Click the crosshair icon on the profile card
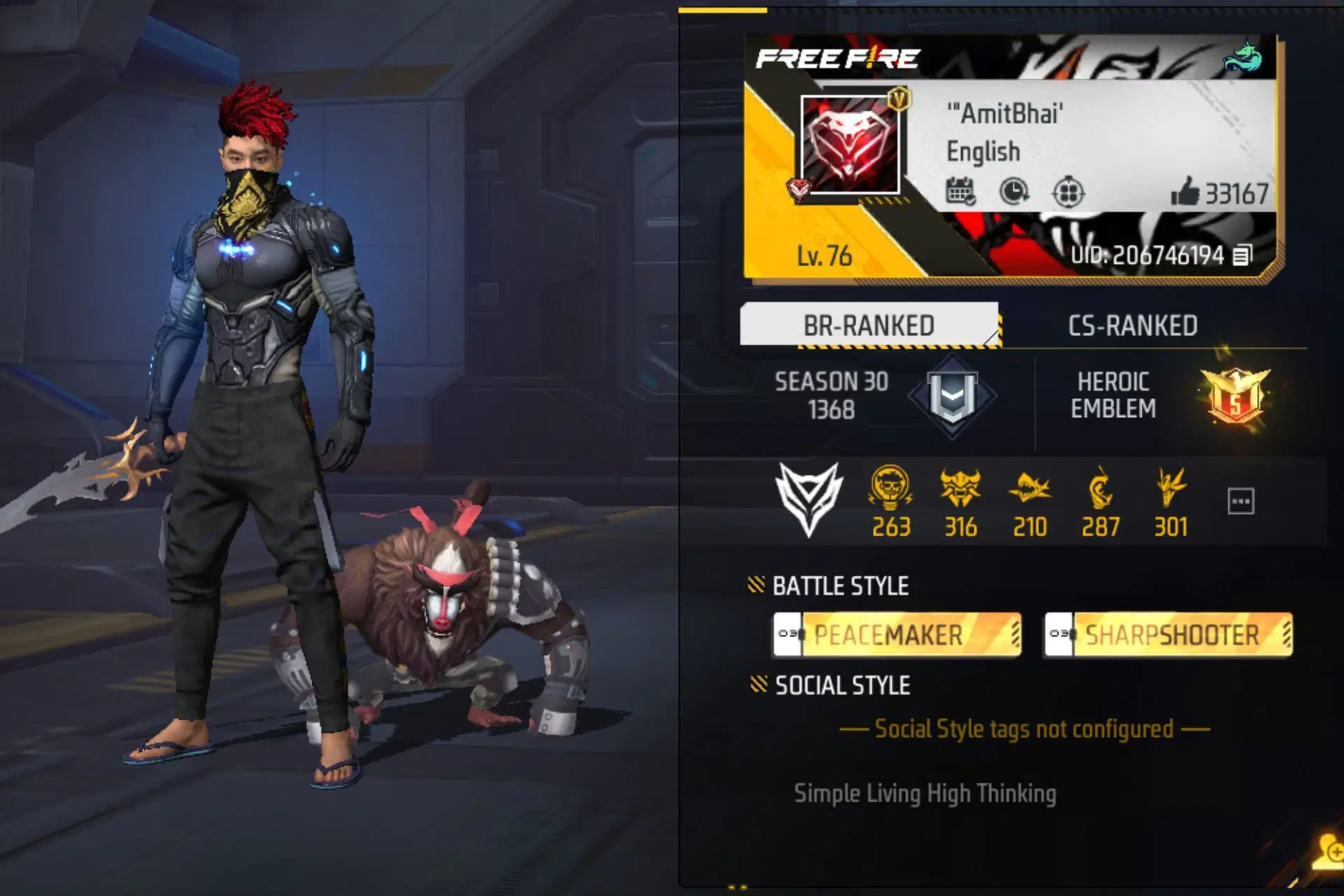 pyautogui.click(x=1068, y=192)
